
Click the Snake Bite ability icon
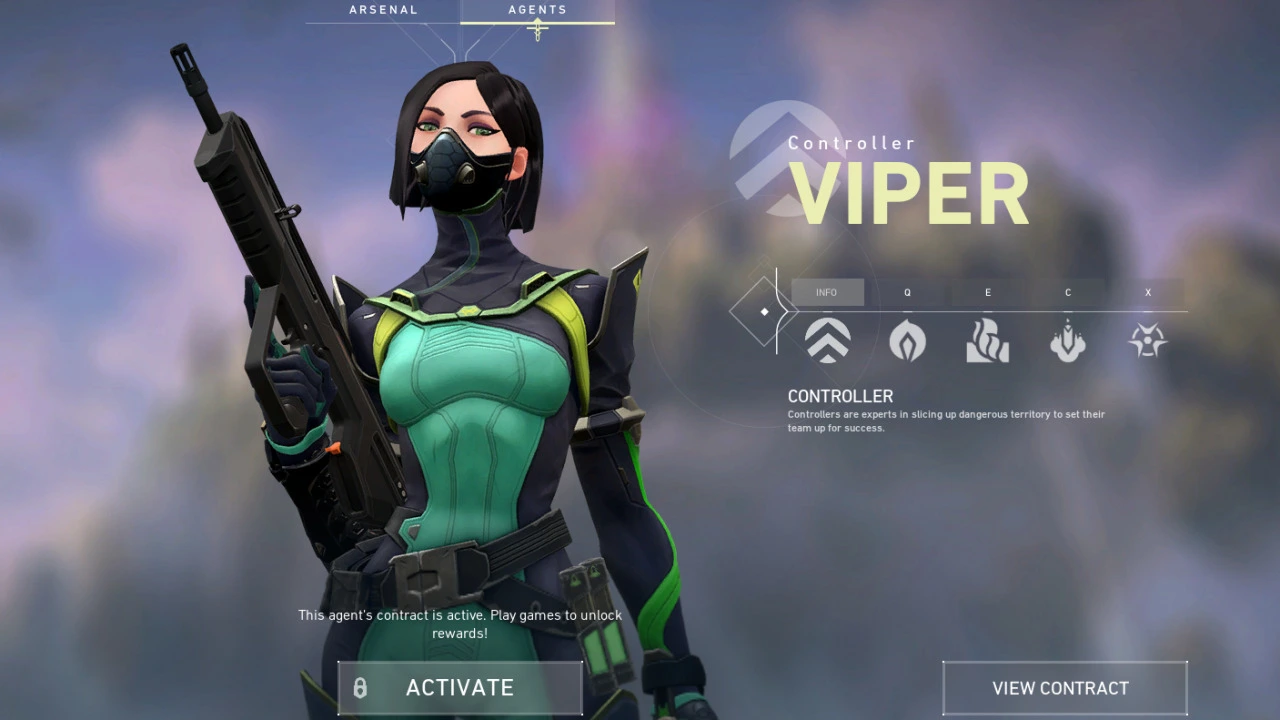click(1068, 341)
